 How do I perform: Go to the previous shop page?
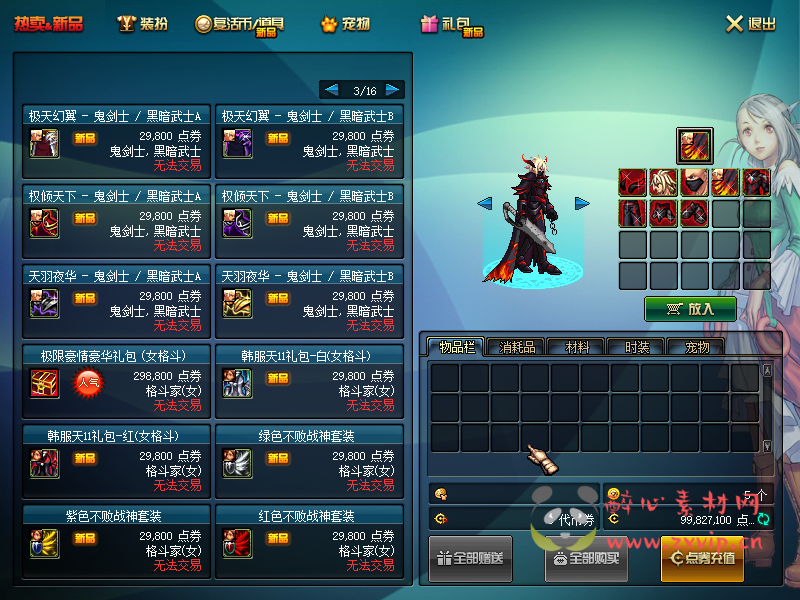pyautogui.click(x=331, y=90)
